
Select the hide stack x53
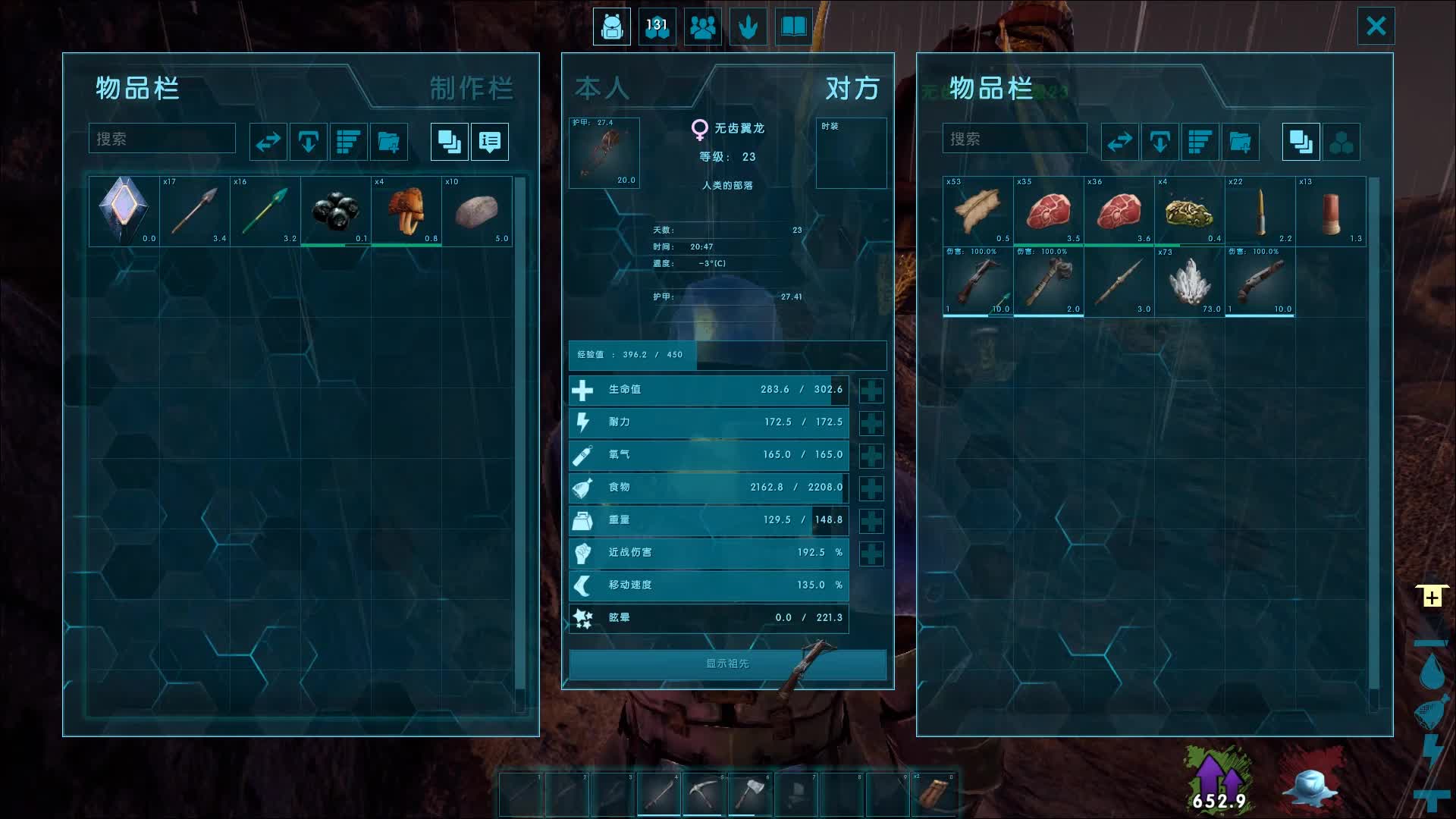pos(977,211)
